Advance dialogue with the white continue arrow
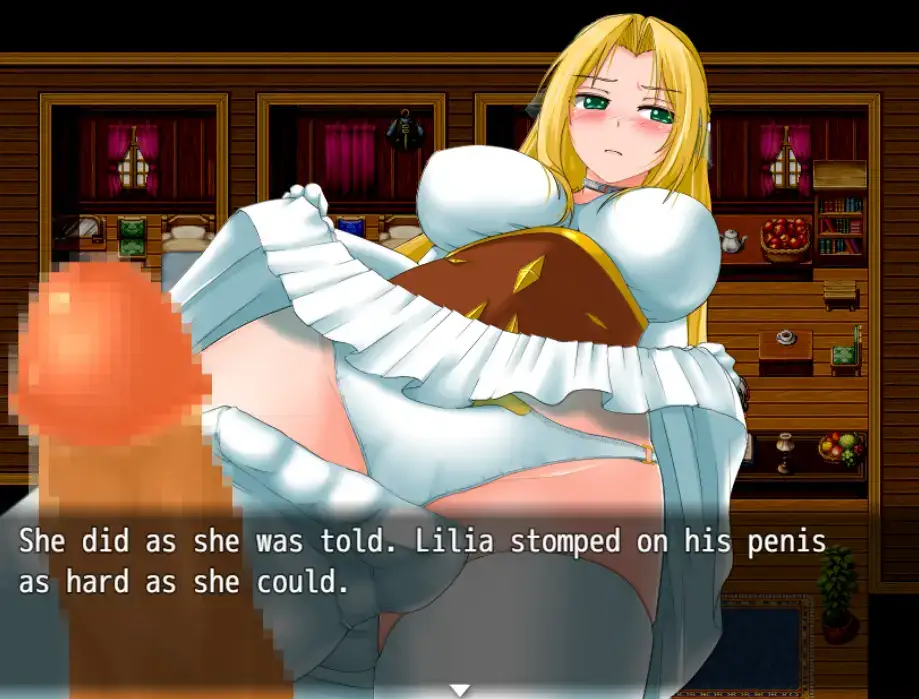The width and height of the screenshot is (919, 699). point(459,689)
